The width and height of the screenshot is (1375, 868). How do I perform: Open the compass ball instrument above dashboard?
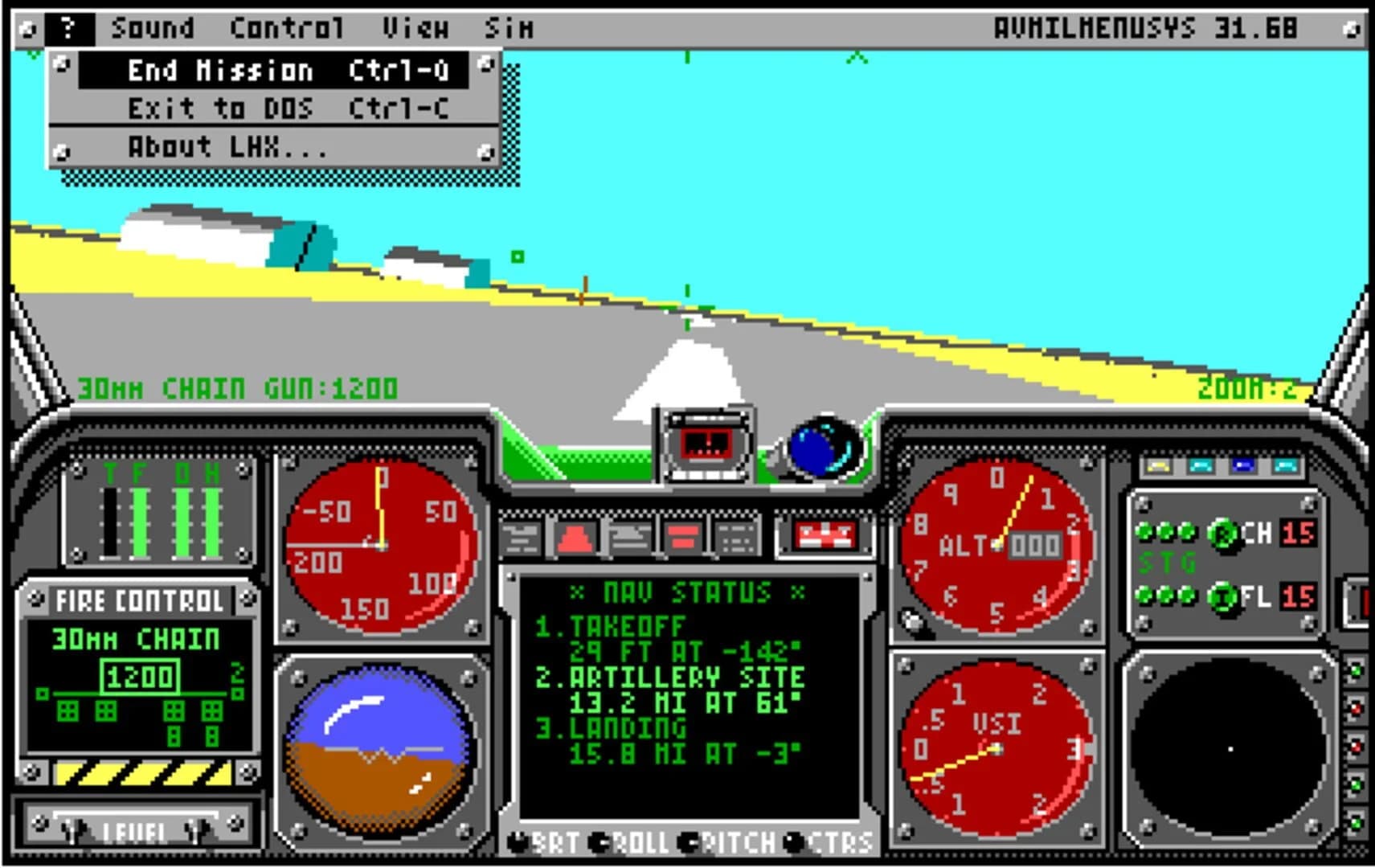[825, 446]
